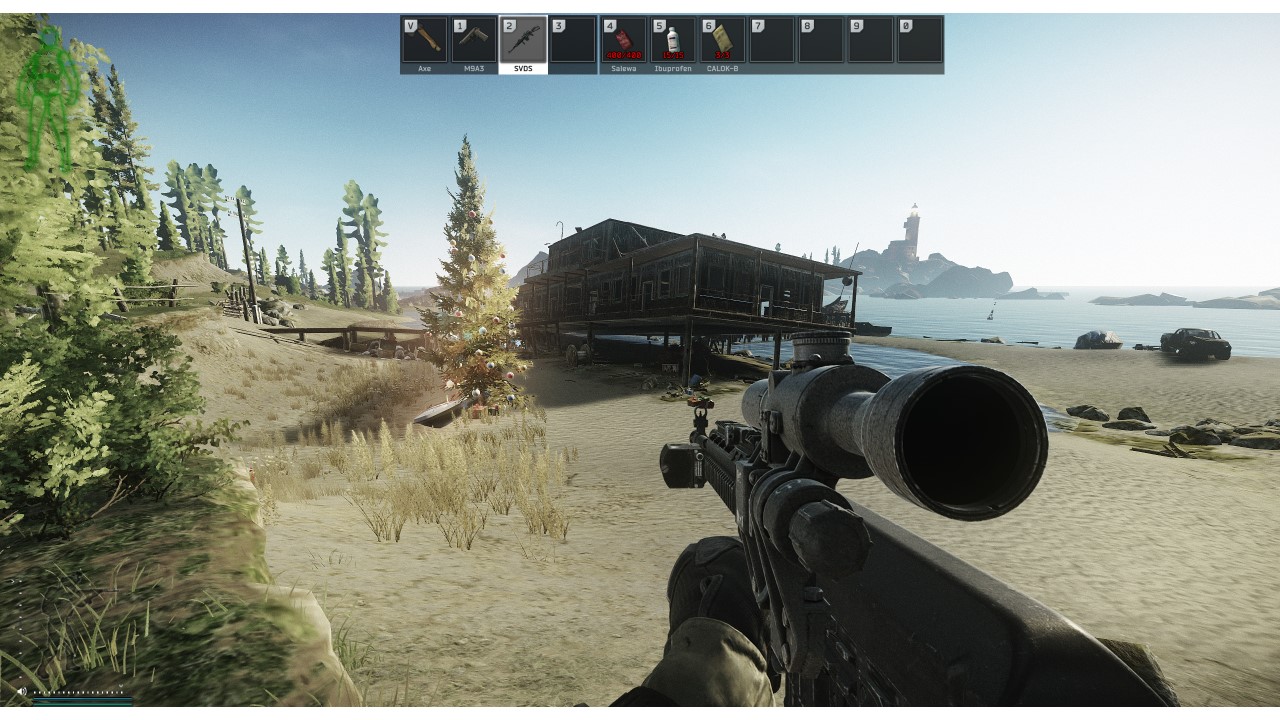Viewport: 1280px width, 720px height.
Task: Click the Salewa label under slot 4
Action: 624,69
